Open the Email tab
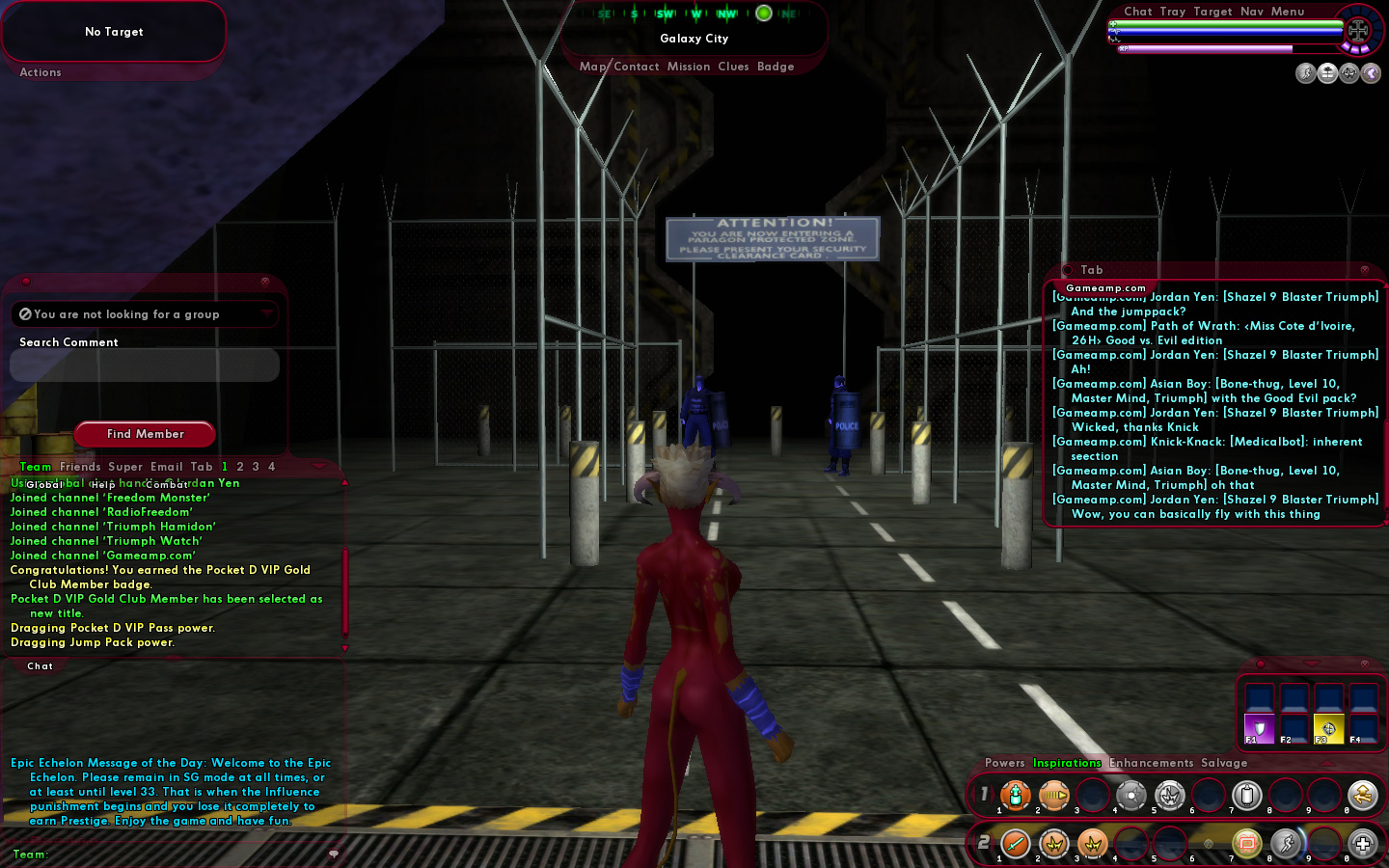This screenshot has height=868, width=1389. [167, 467]
